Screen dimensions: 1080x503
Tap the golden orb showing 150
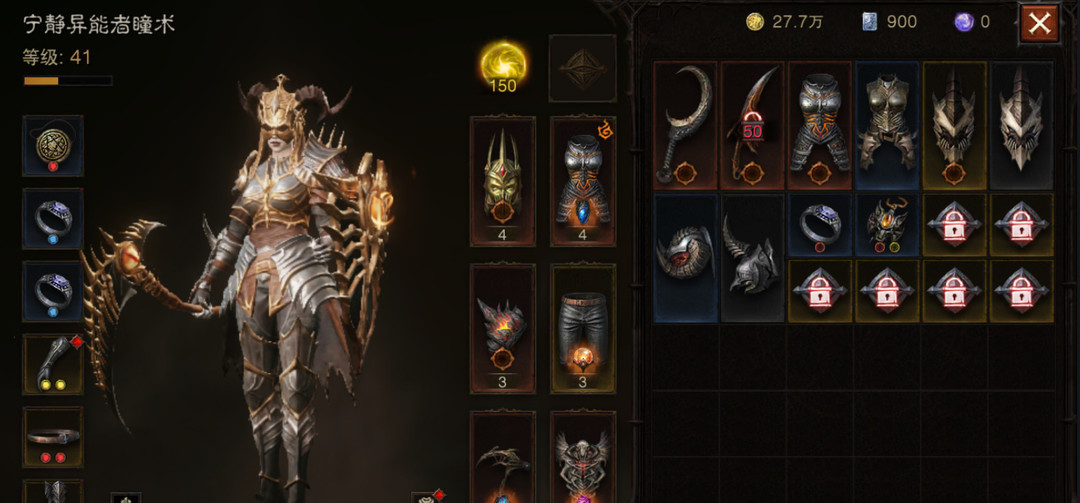click(502, 67)
